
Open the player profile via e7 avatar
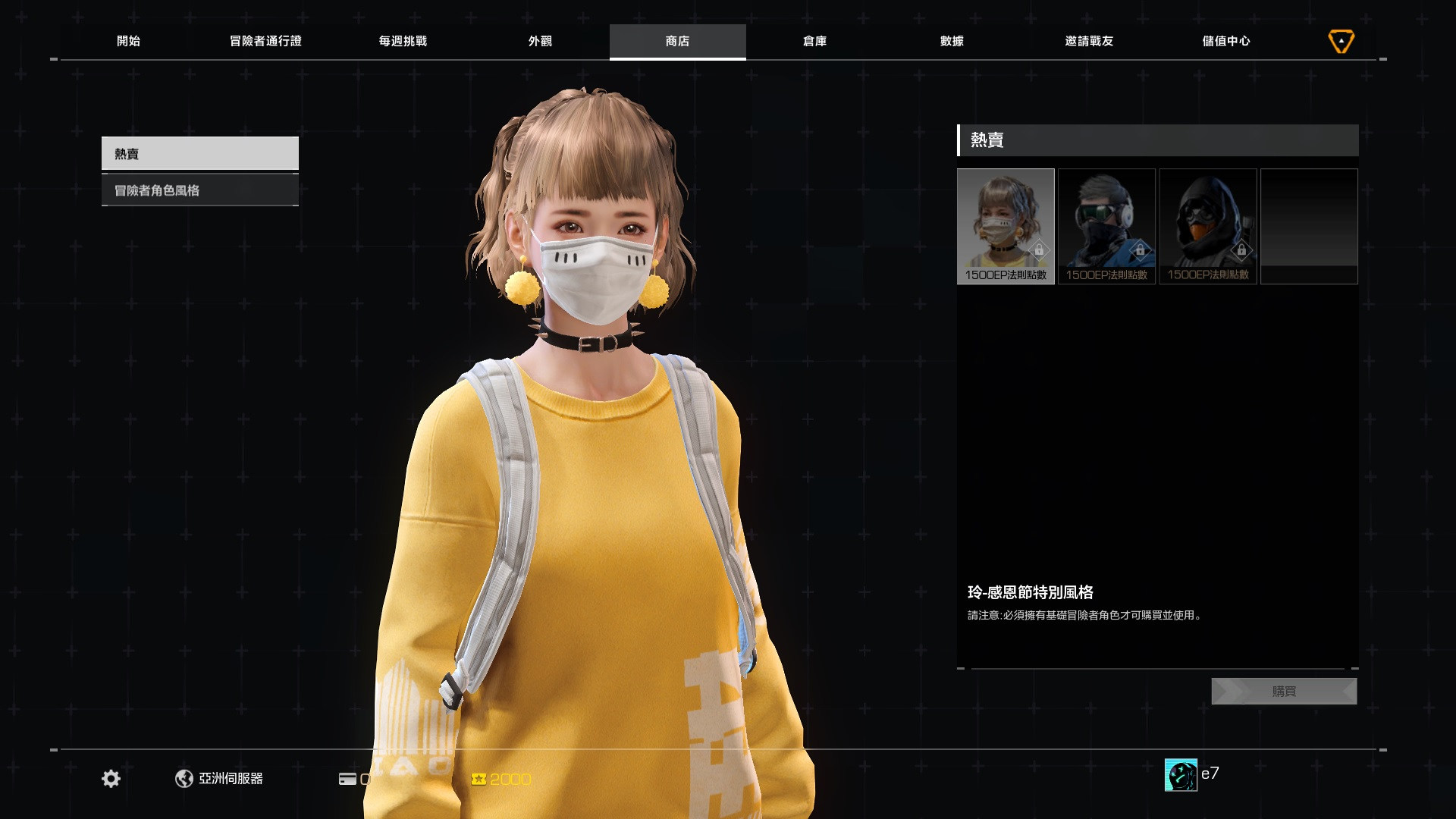pos(1180,775)
